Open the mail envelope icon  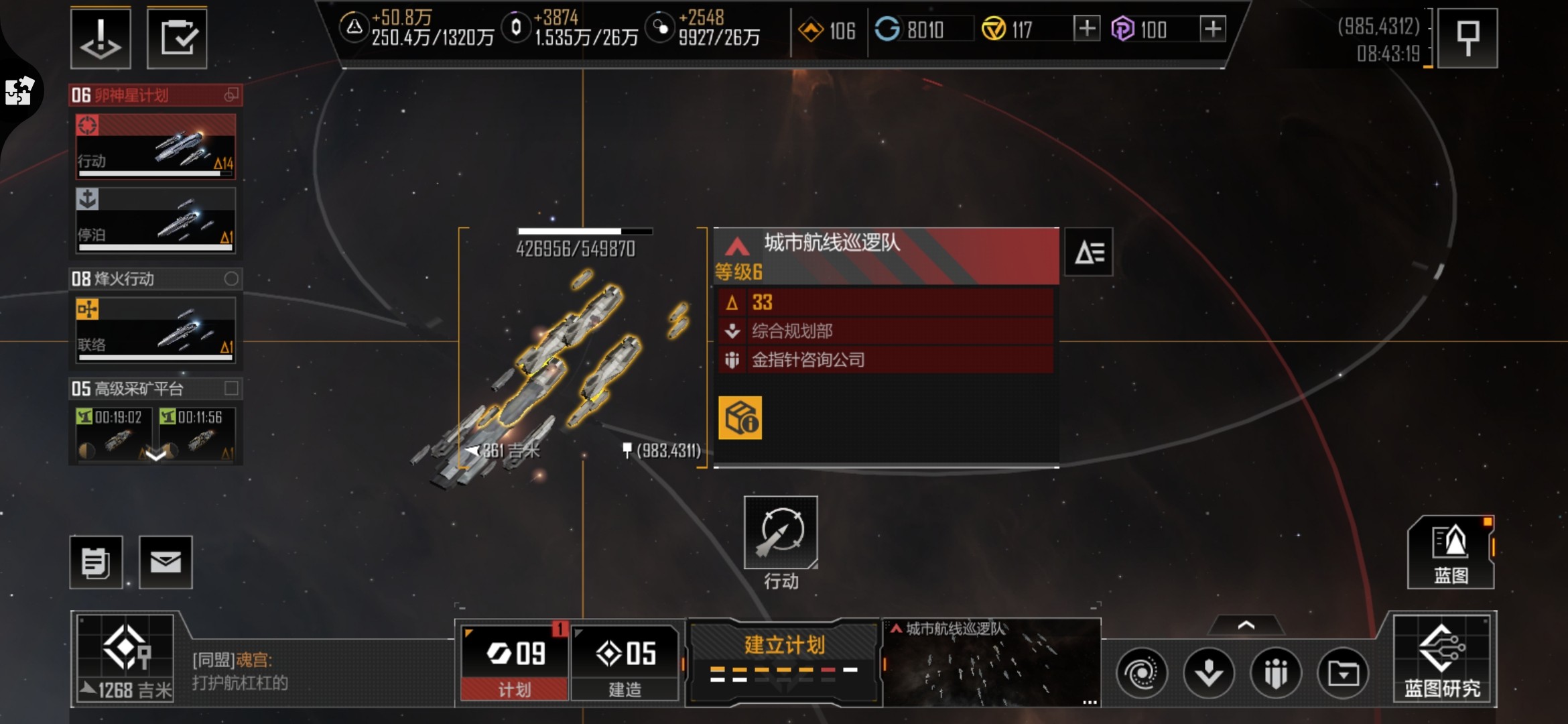click(x=166, y=562)
